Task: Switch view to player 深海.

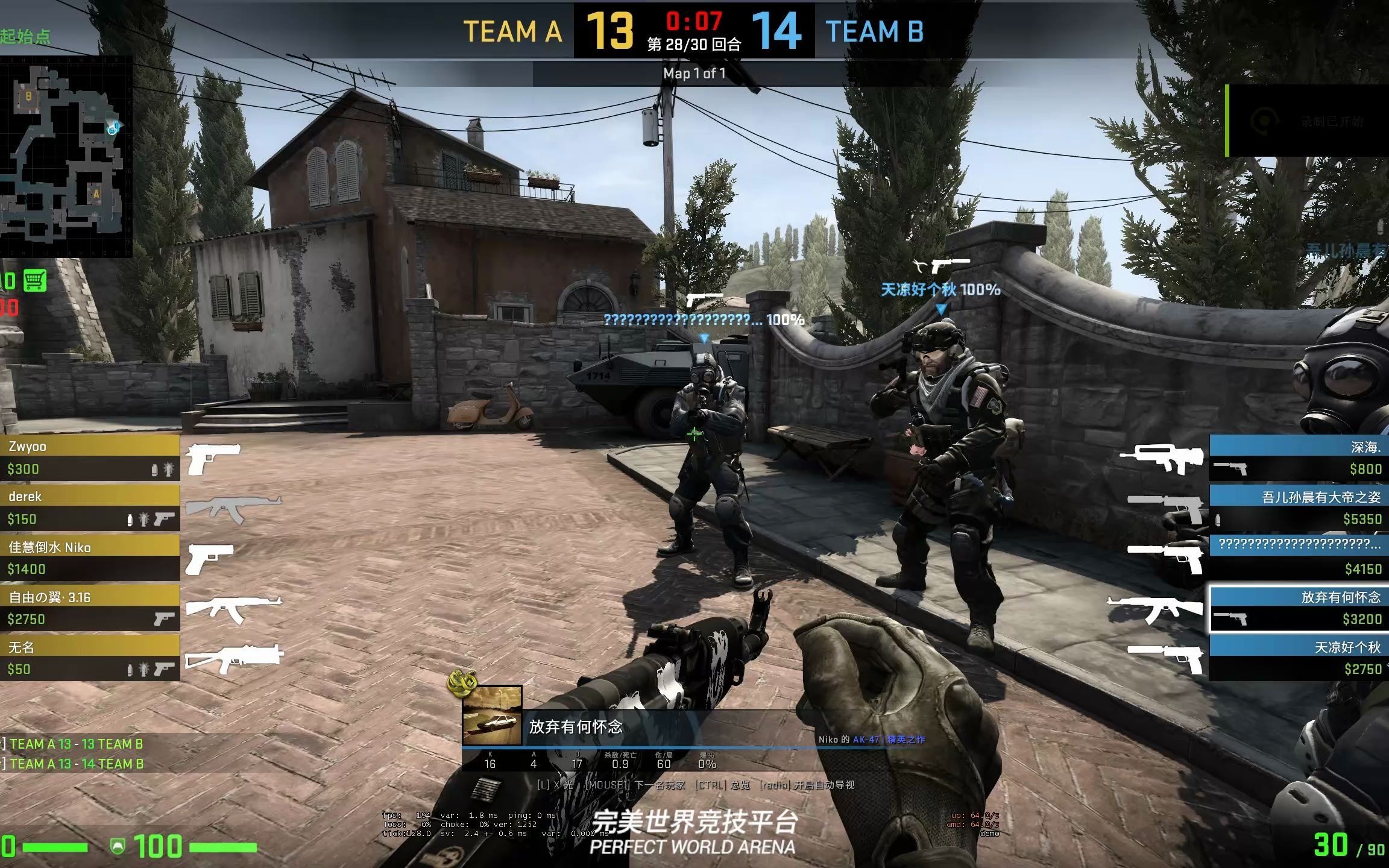Action: click(x=1299, y=458)
